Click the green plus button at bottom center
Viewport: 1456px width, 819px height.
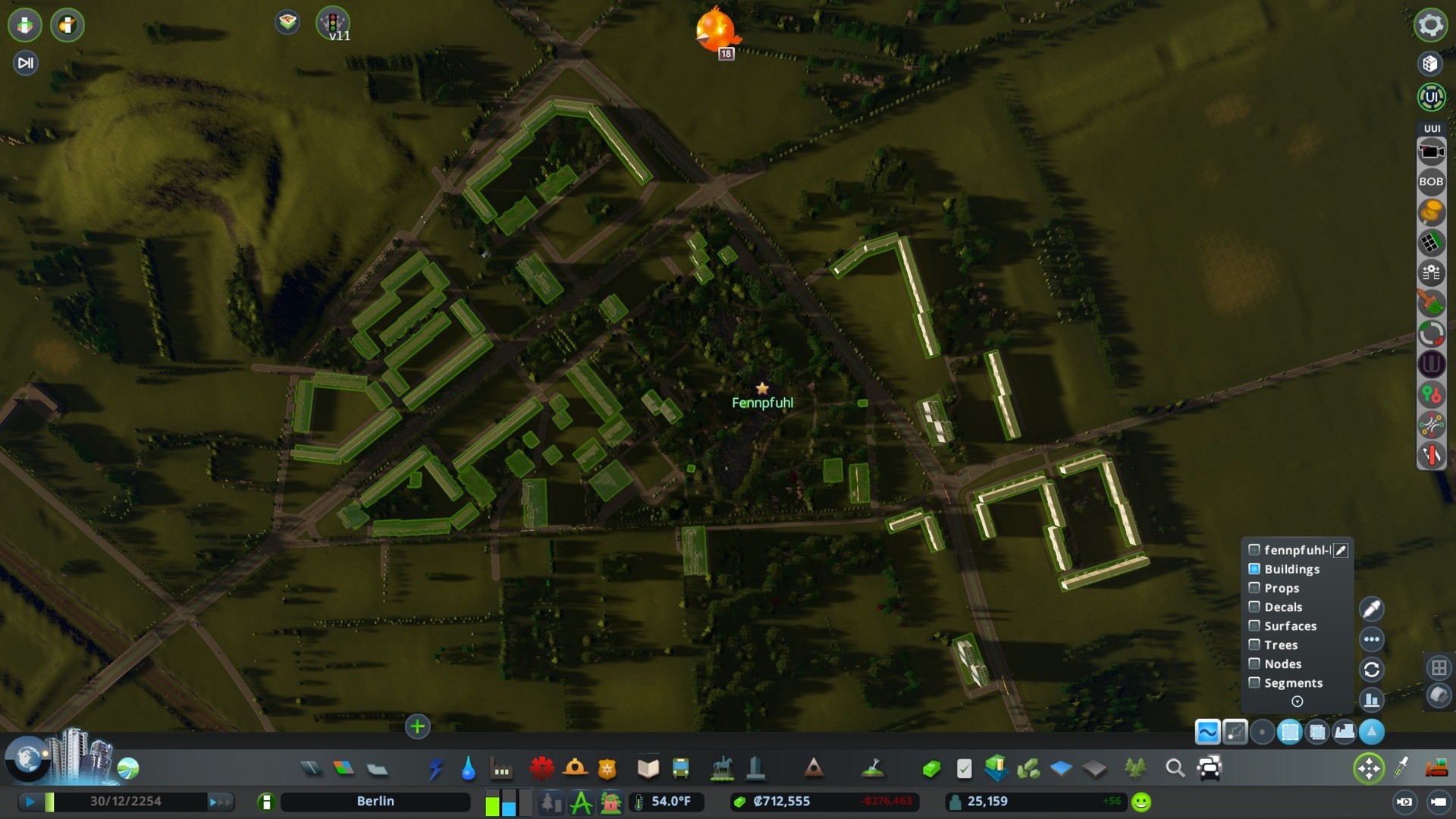tap(418, 726)
